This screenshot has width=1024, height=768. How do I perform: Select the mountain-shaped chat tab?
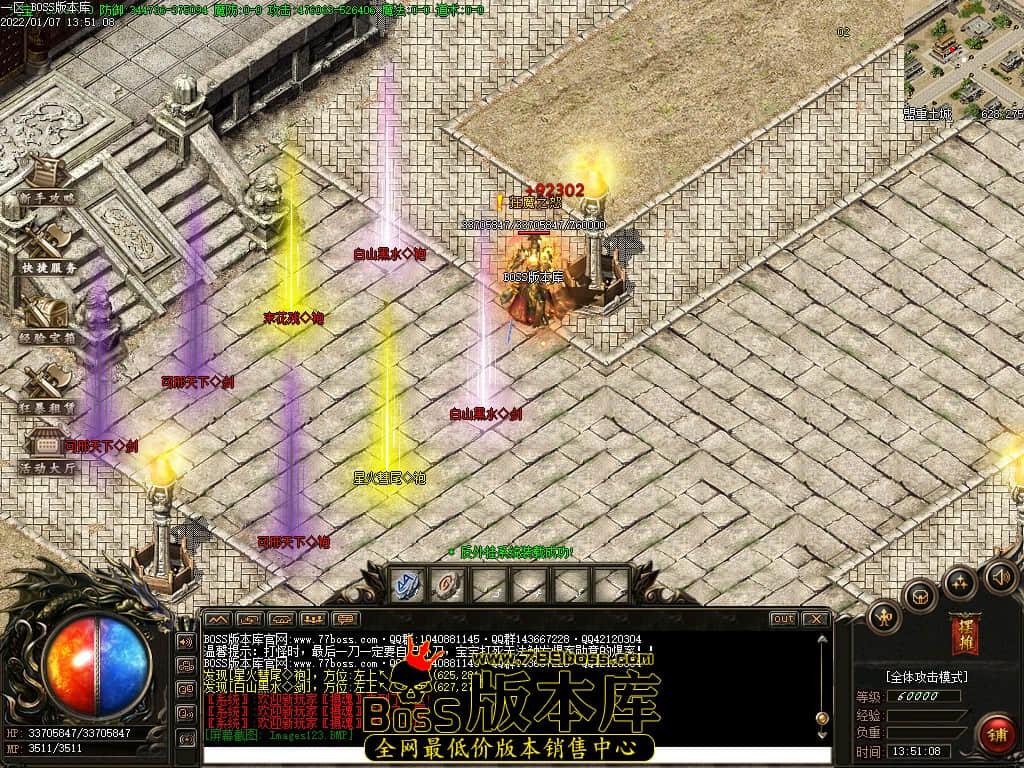(217, 619)
